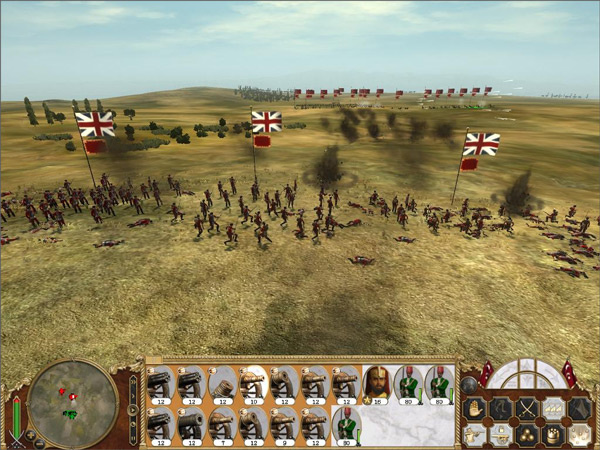
Task: Toggle the run order legs icon
Action: (499, 408)
